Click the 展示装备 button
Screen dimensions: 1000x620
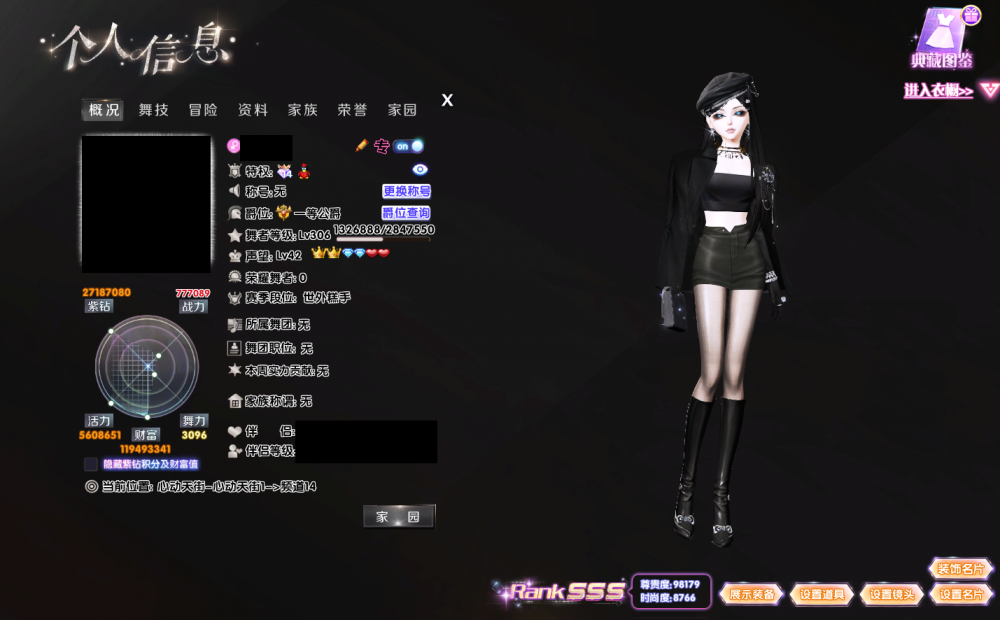point(751,594)
